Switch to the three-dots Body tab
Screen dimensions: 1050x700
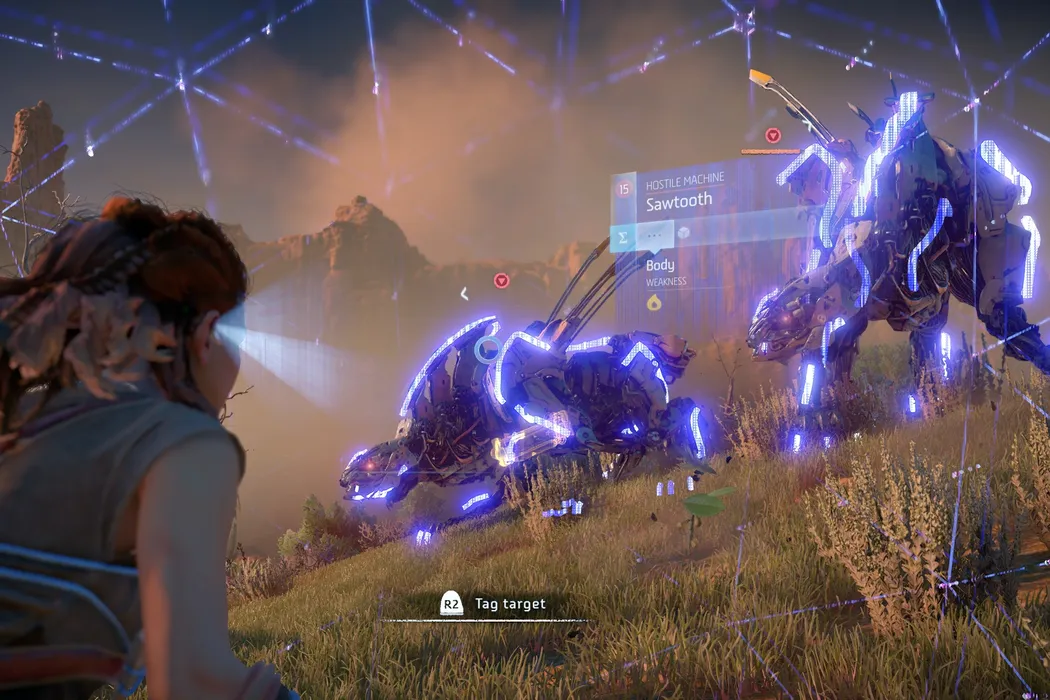(655, 236)
